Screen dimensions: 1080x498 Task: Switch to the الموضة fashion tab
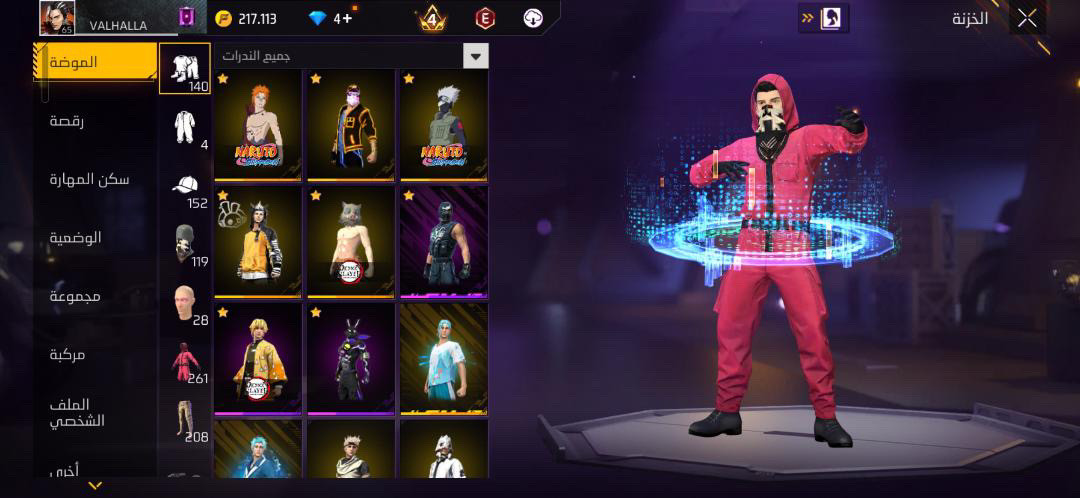pos(95,62)
